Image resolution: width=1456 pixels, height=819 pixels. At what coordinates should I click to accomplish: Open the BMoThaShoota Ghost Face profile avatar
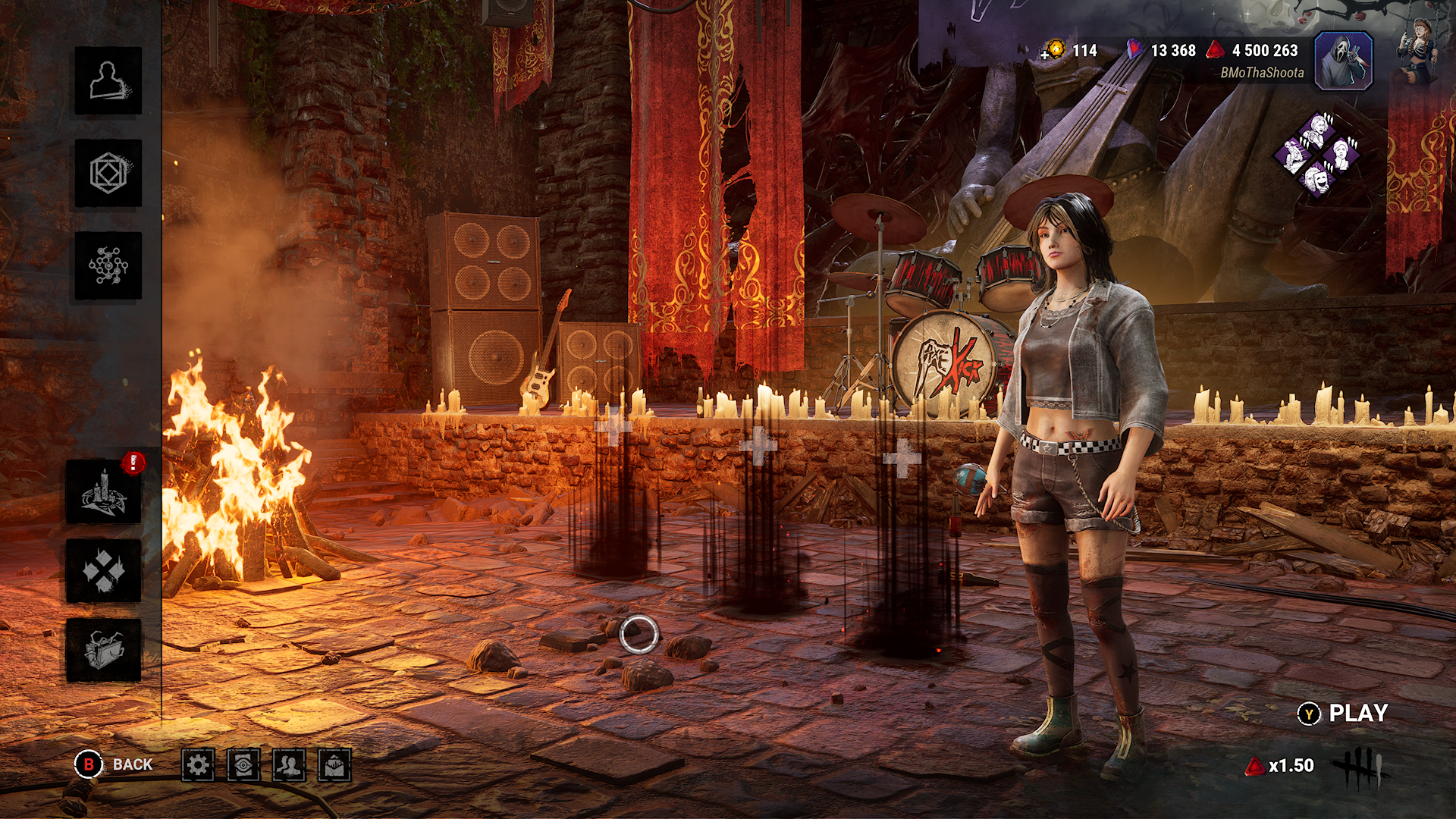(1343, 61)
